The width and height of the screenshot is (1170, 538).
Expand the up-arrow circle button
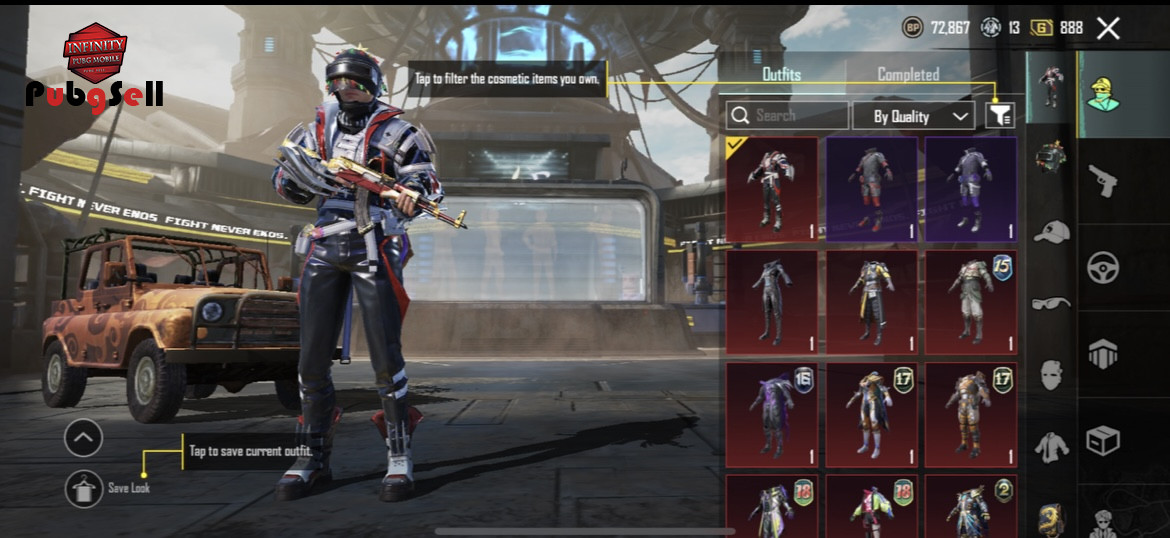(x=84, y=437)
